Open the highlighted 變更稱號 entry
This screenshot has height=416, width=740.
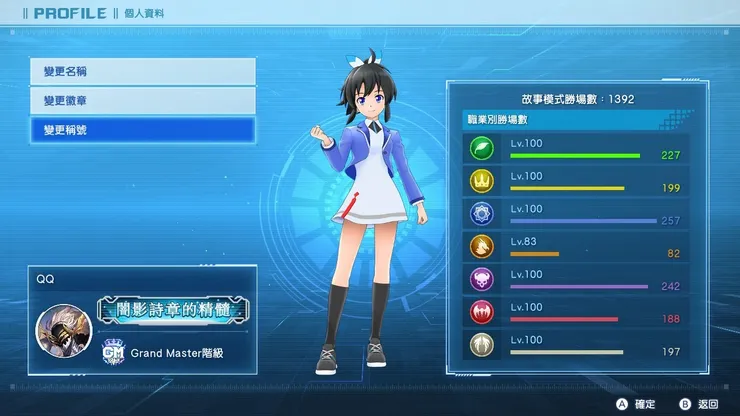[142, 131]
